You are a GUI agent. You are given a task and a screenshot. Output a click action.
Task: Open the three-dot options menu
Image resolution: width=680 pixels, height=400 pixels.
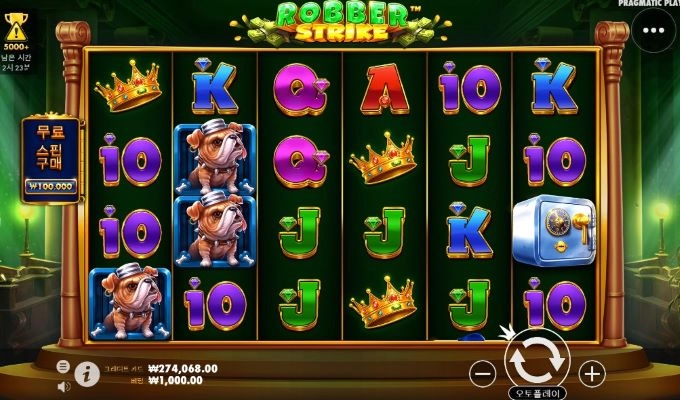pyautogui.click(x=654, y=30)
